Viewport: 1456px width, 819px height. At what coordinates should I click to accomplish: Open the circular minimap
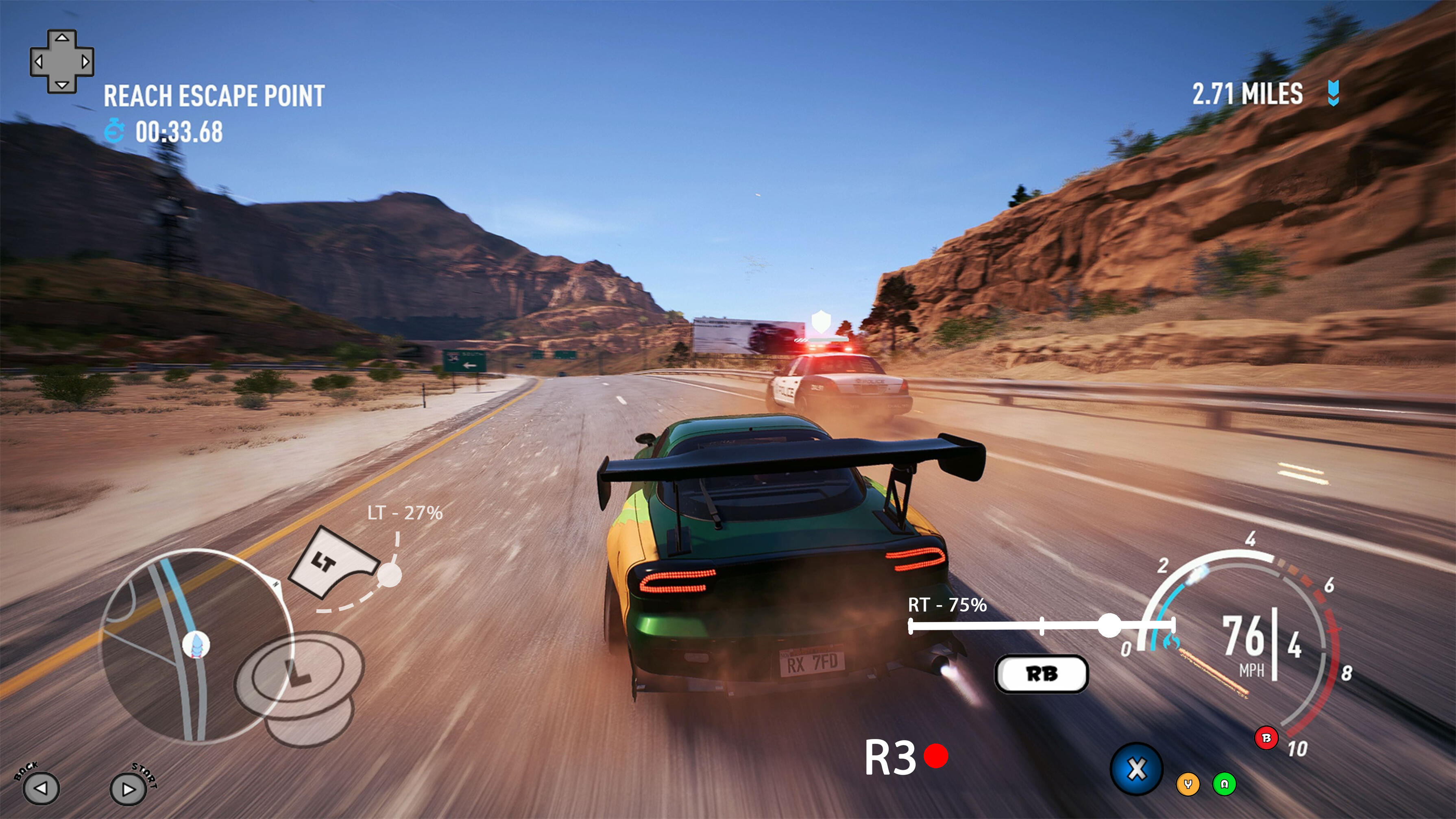pos(195,645)
